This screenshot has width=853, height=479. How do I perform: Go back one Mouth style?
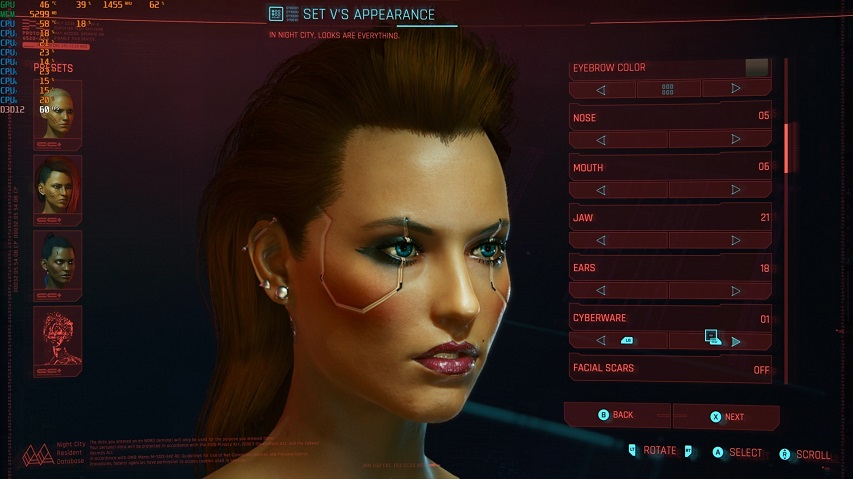(x=601, y=190)
